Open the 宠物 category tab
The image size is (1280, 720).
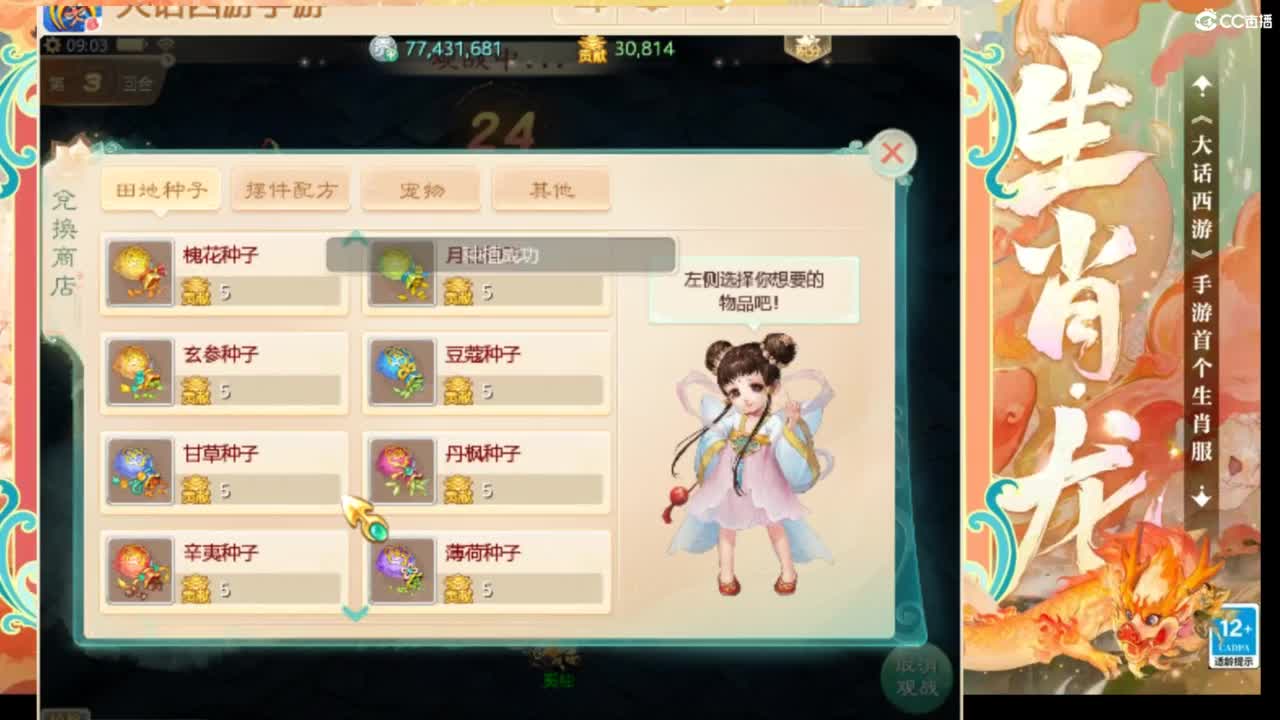pyautogui.click(x=421, y=189)
